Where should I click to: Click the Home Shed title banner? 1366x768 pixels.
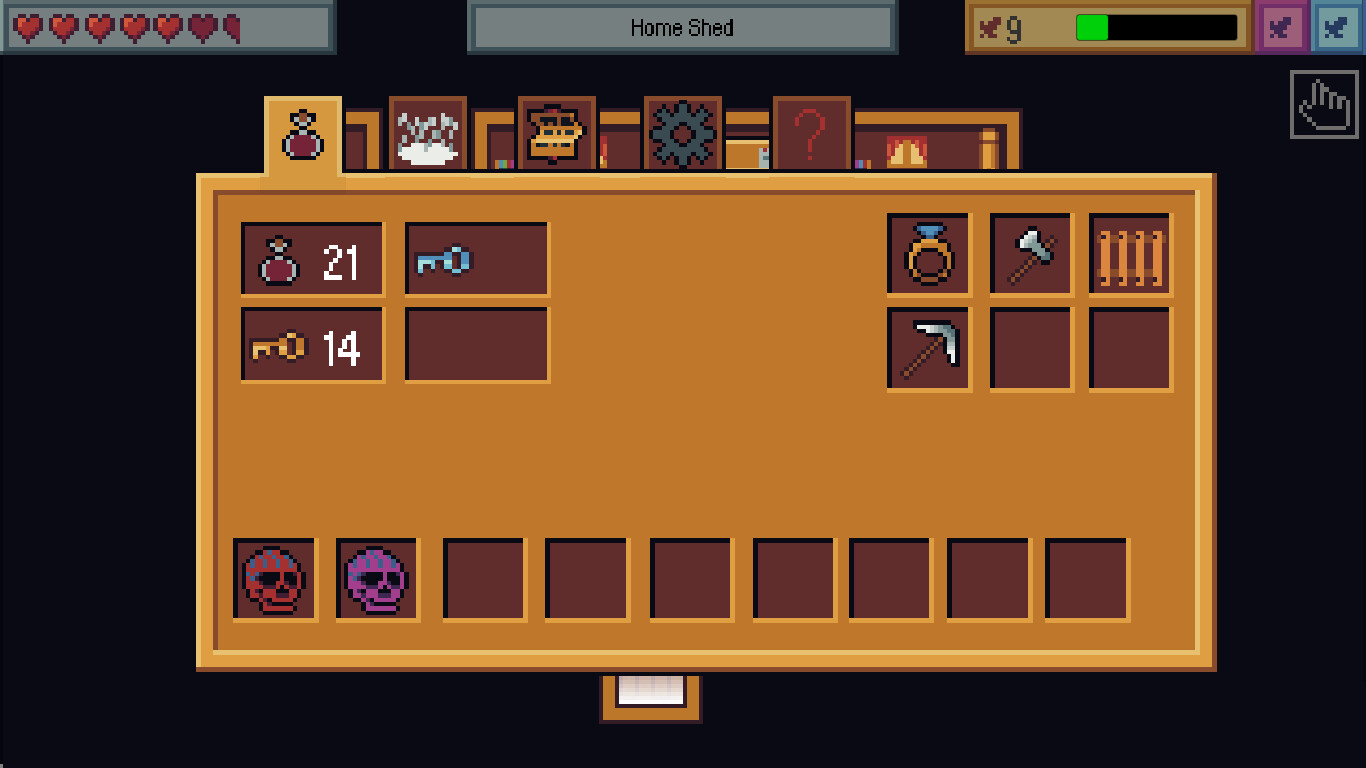[683, 27]
